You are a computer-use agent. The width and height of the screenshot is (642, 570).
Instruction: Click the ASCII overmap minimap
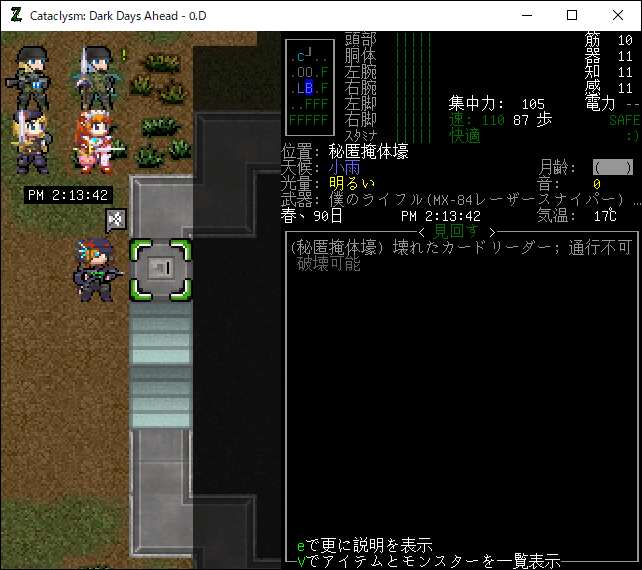[x=309, y=88]
